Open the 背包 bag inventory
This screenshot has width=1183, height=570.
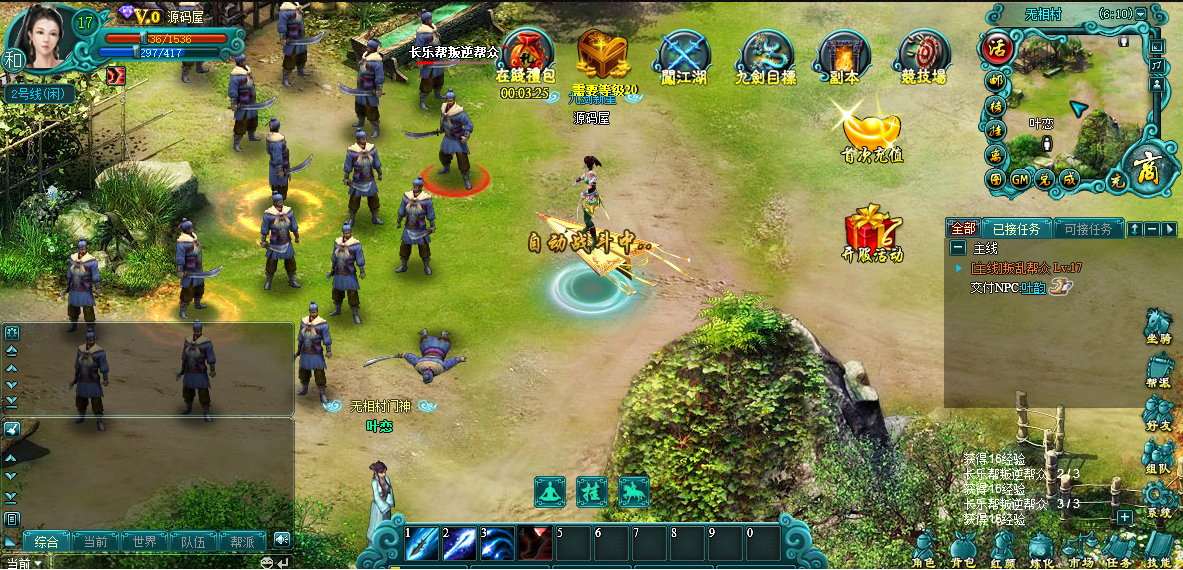pos(963,548)
